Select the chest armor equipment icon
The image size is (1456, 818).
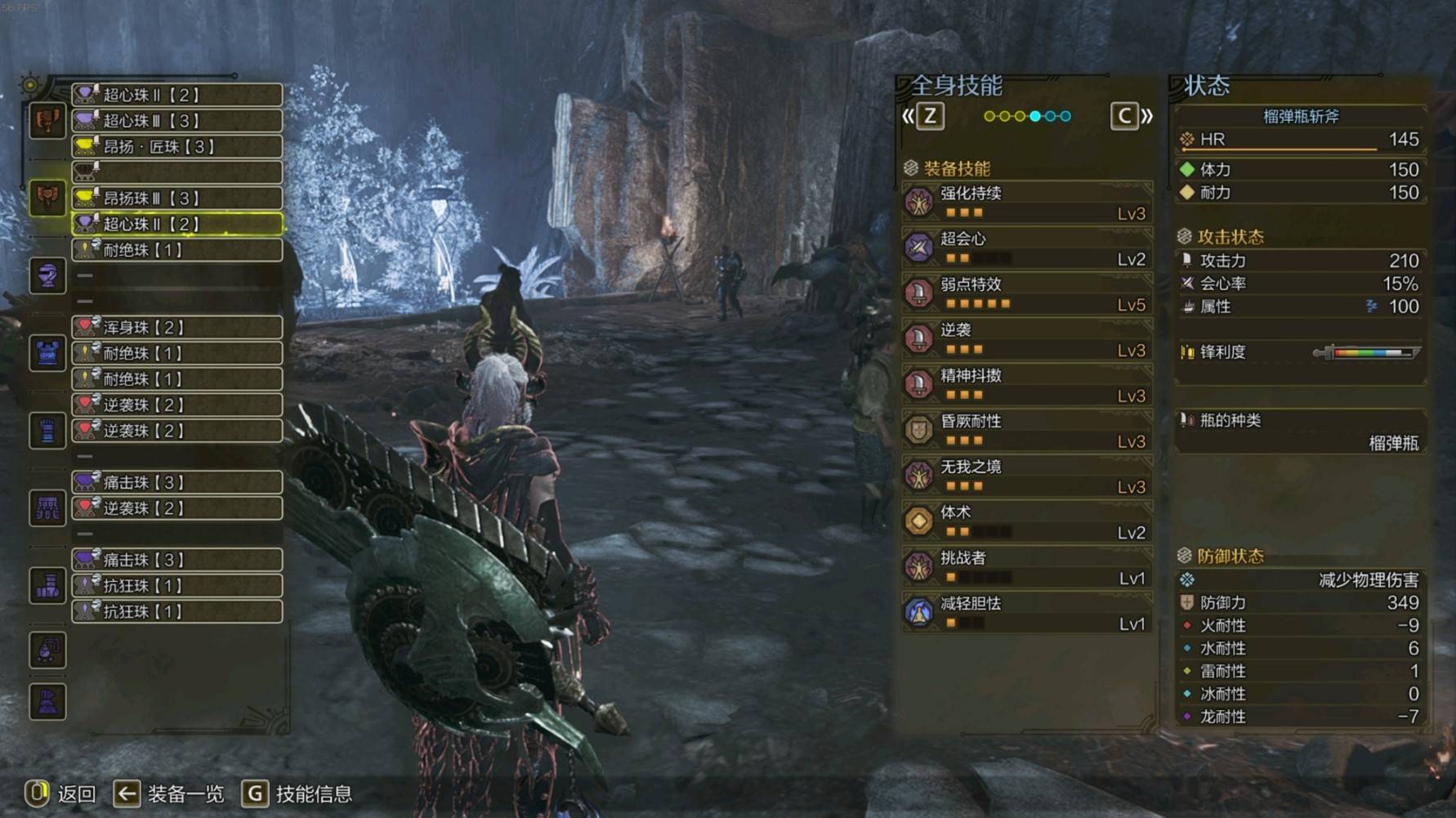[x=47, y=353]
